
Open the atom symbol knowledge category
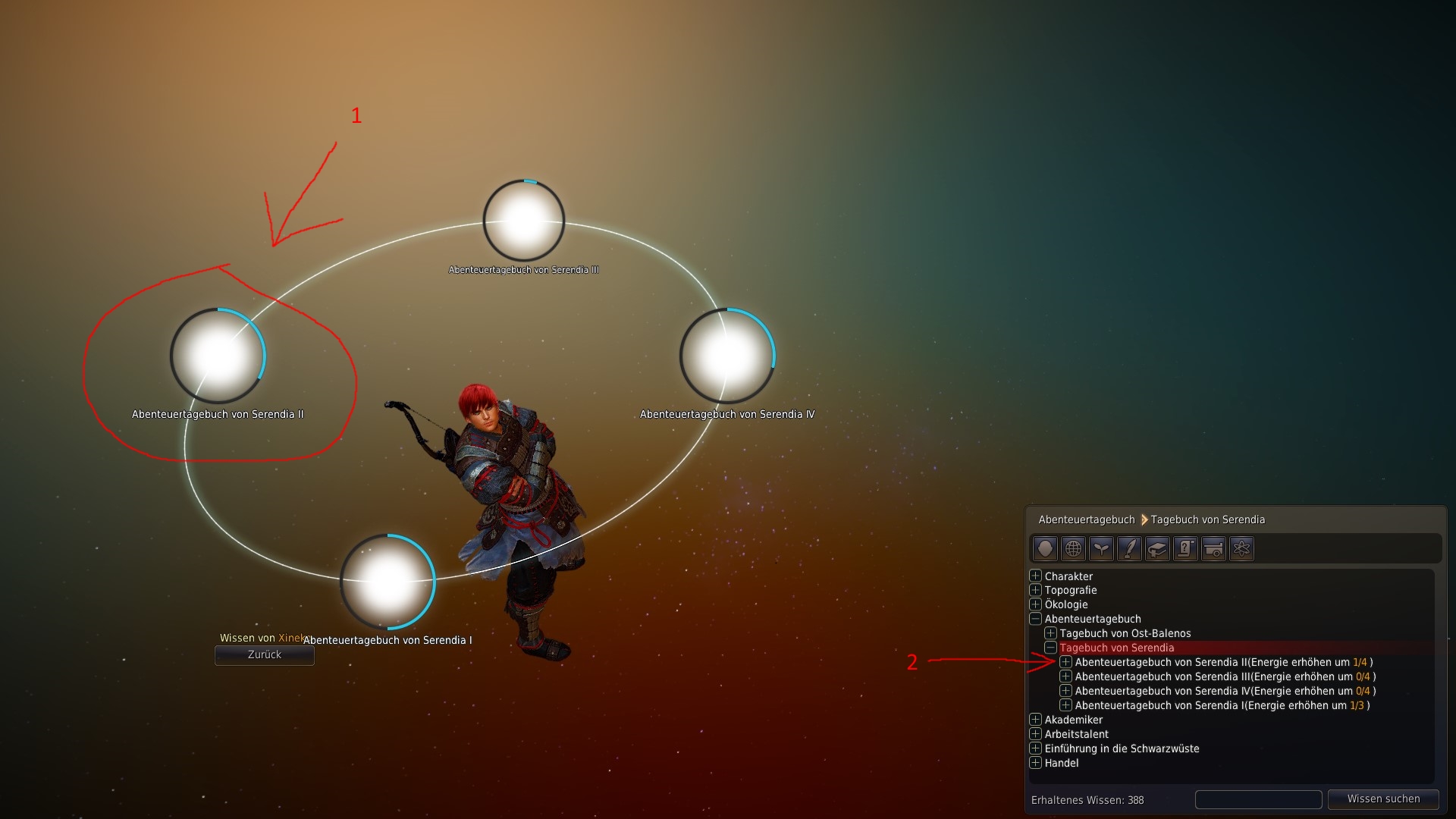point(1241,548)
